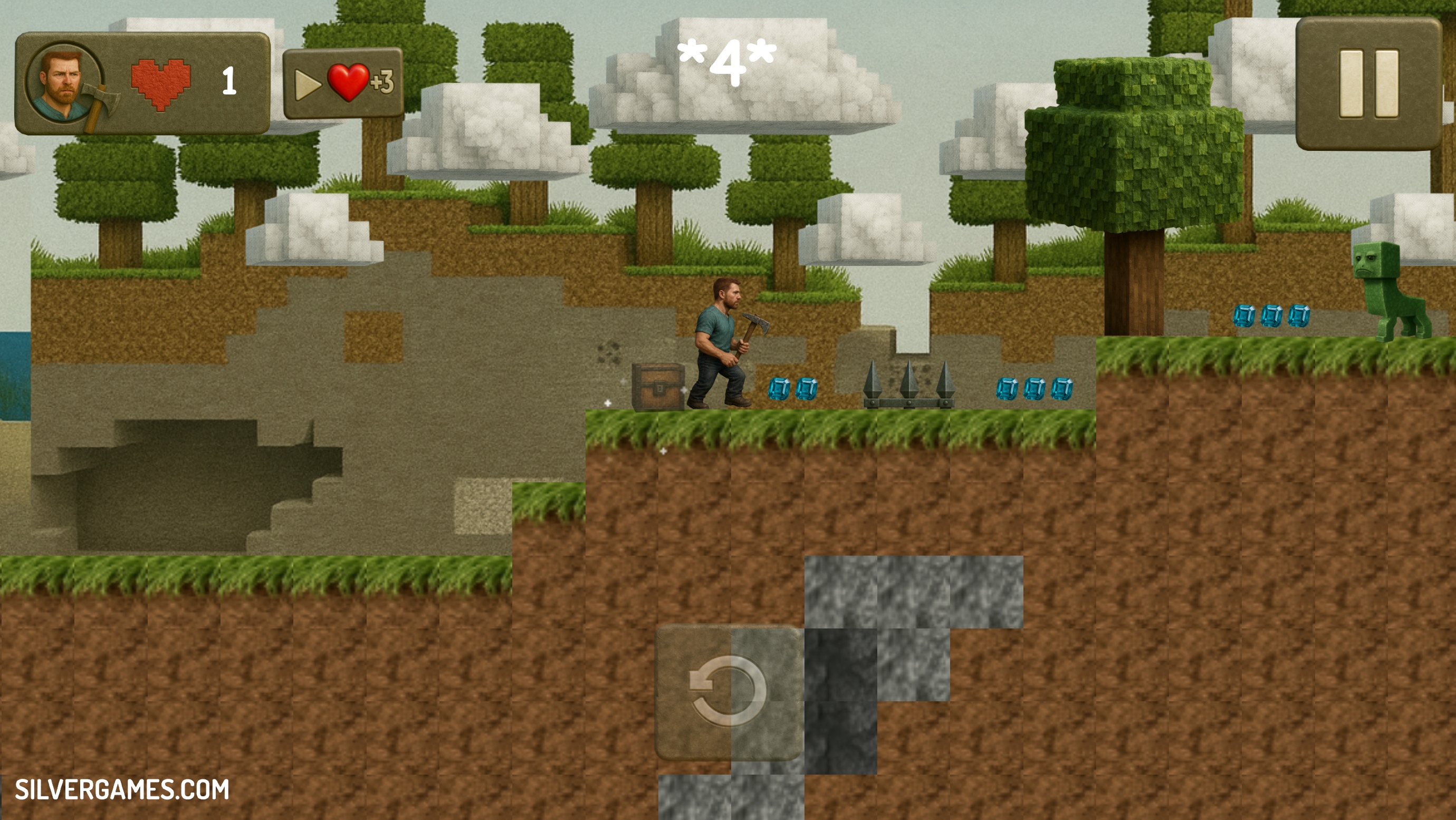Pause the game with the pause button

tap(1368, 84)
